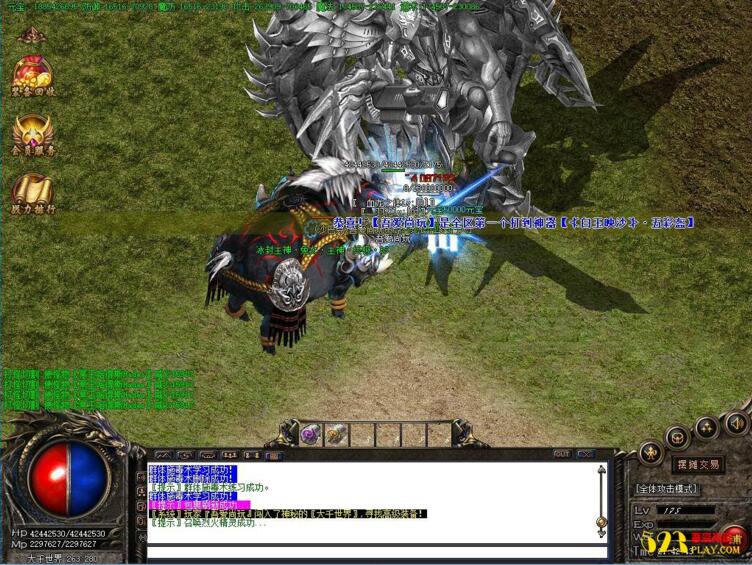Screen dimensions: 752x565
Task: Open the character panel round button
Action: click(651, 452)
